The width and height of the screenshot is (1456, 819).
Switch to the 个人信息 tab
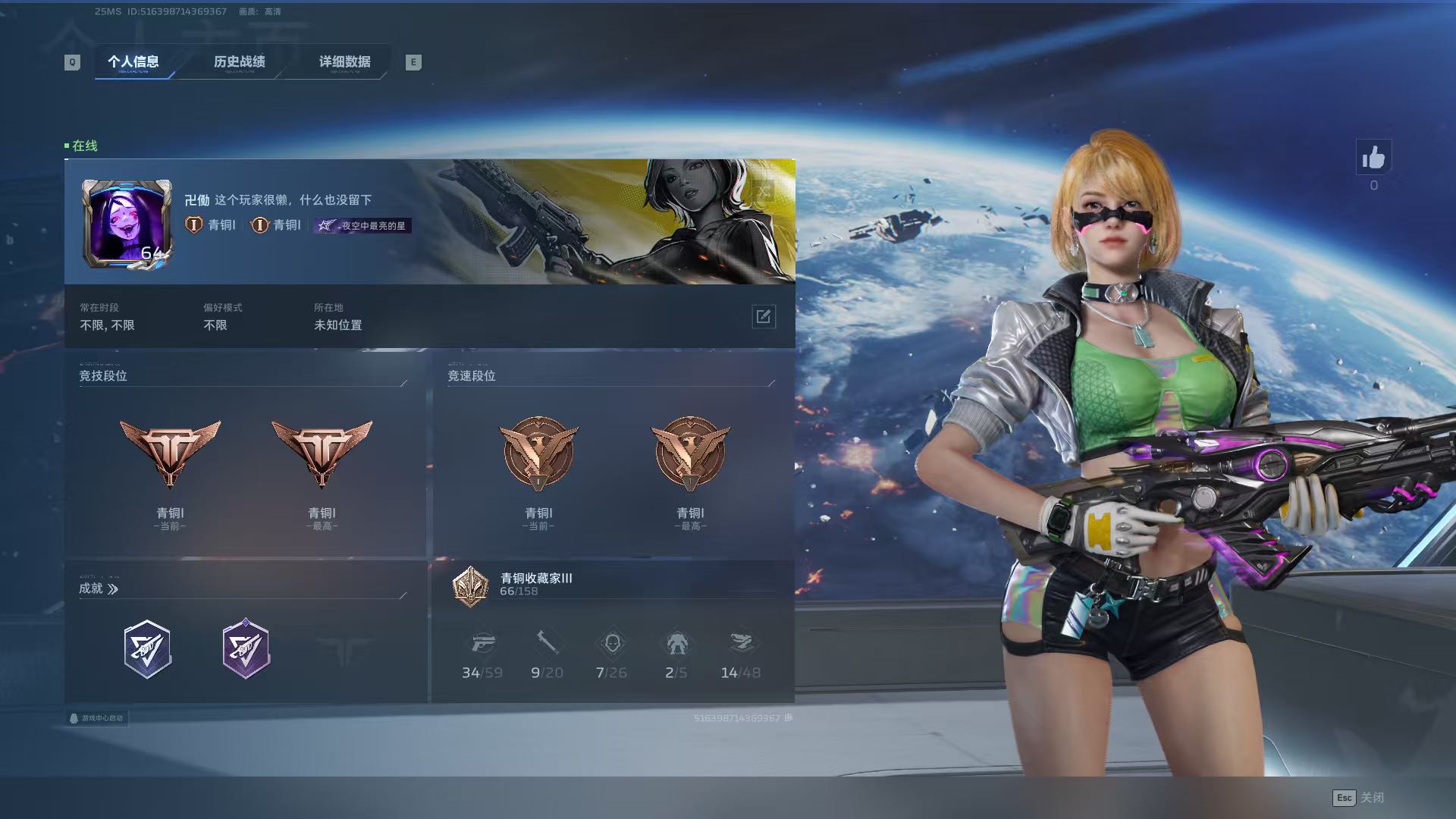tap(133, 61)
